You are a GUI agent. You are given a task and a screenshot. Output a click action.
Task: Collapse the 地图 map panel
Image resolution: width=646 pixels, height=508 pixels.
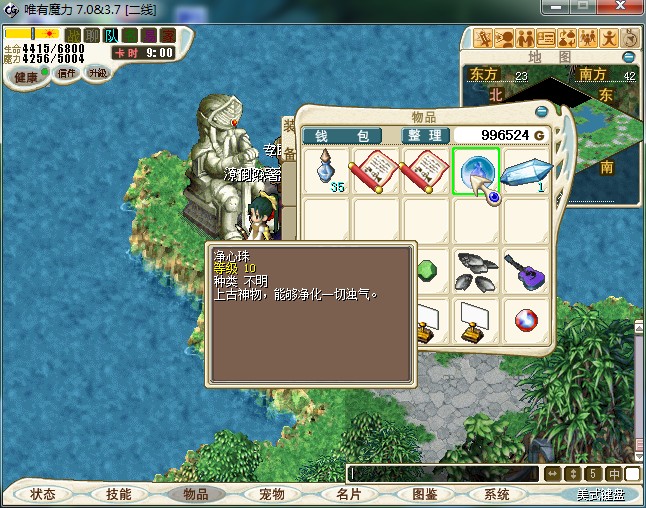pyautogui.click(x=629, y=57)
